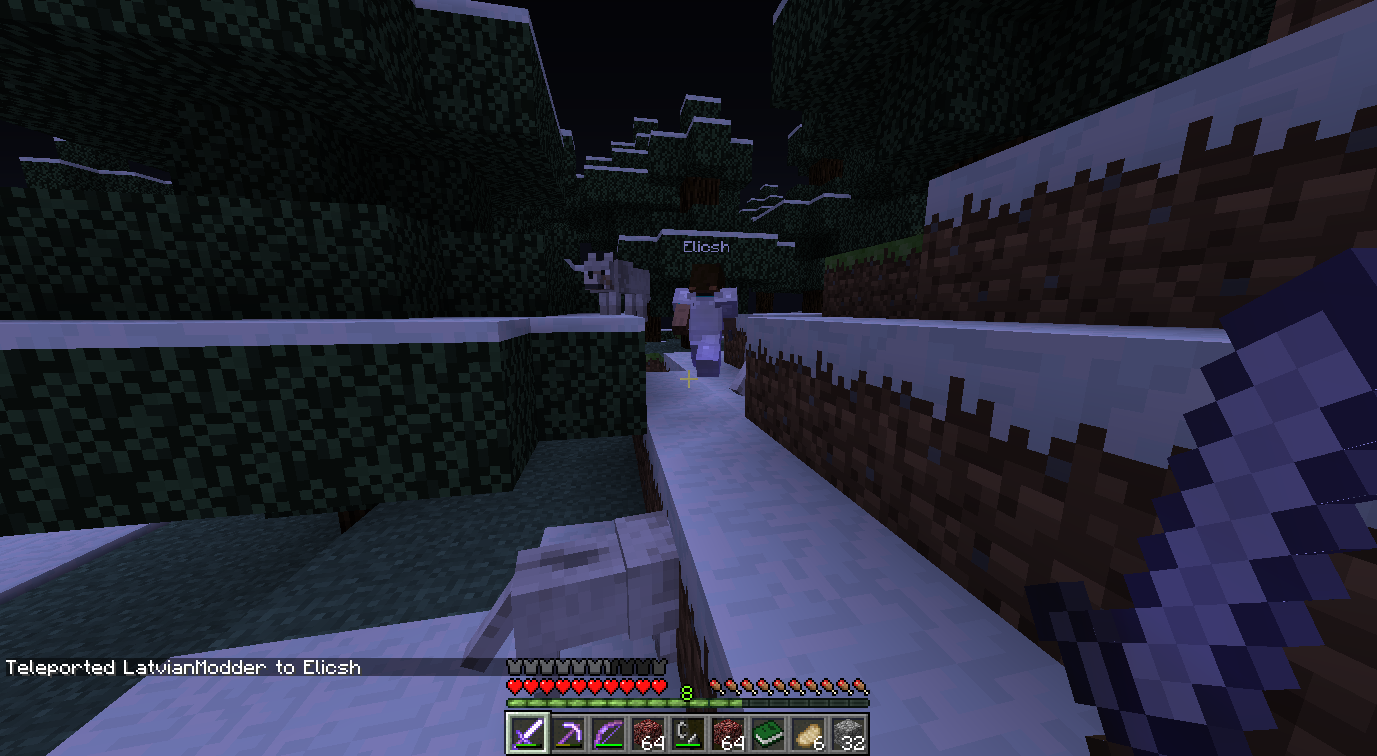Viewport: 1377px width, 756px height.
Task: Switch to the flint and steel slot
Action: coord(688,734)
